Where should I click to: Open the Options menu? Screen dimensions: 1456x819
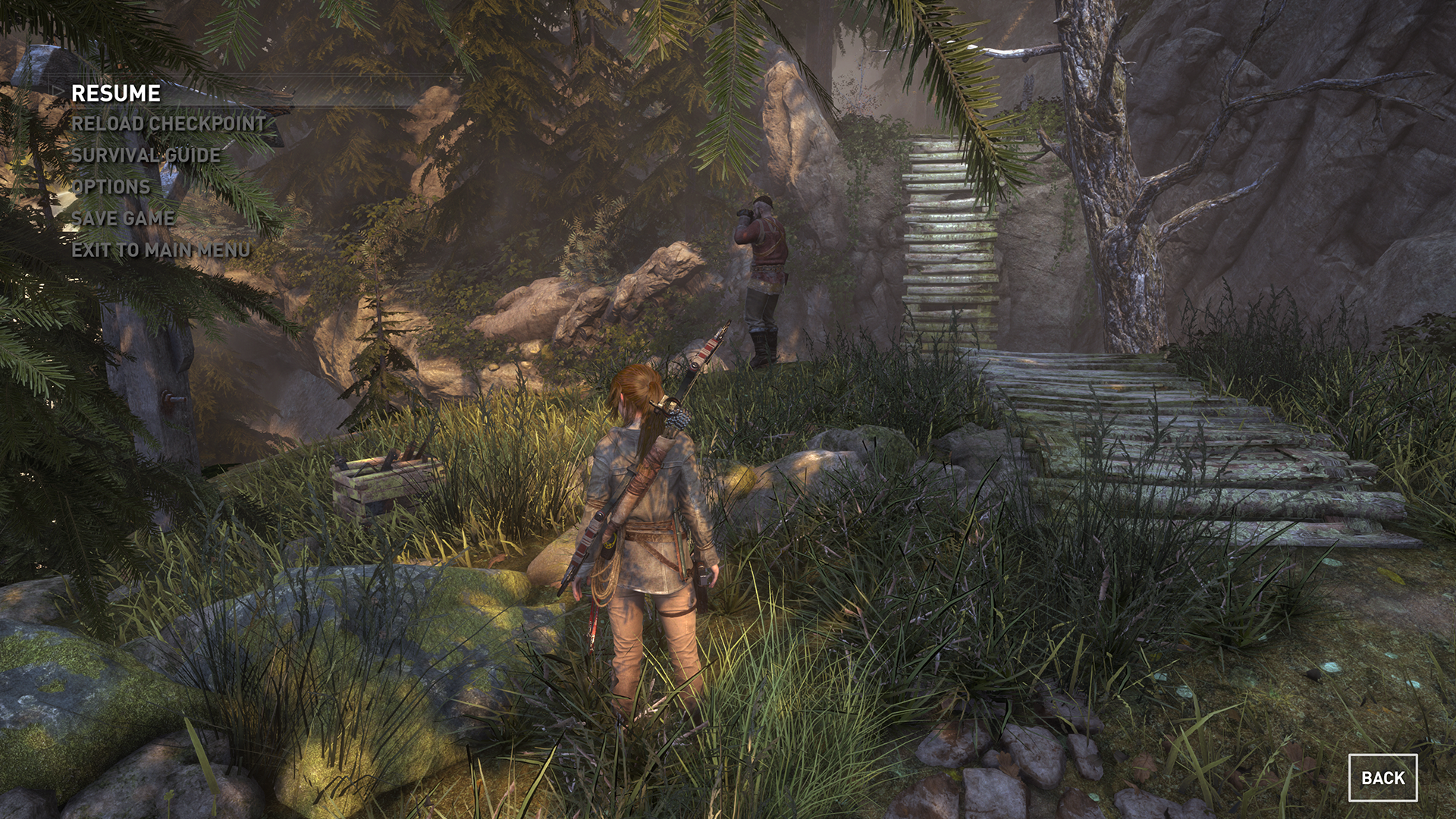[x=111, y=187]
